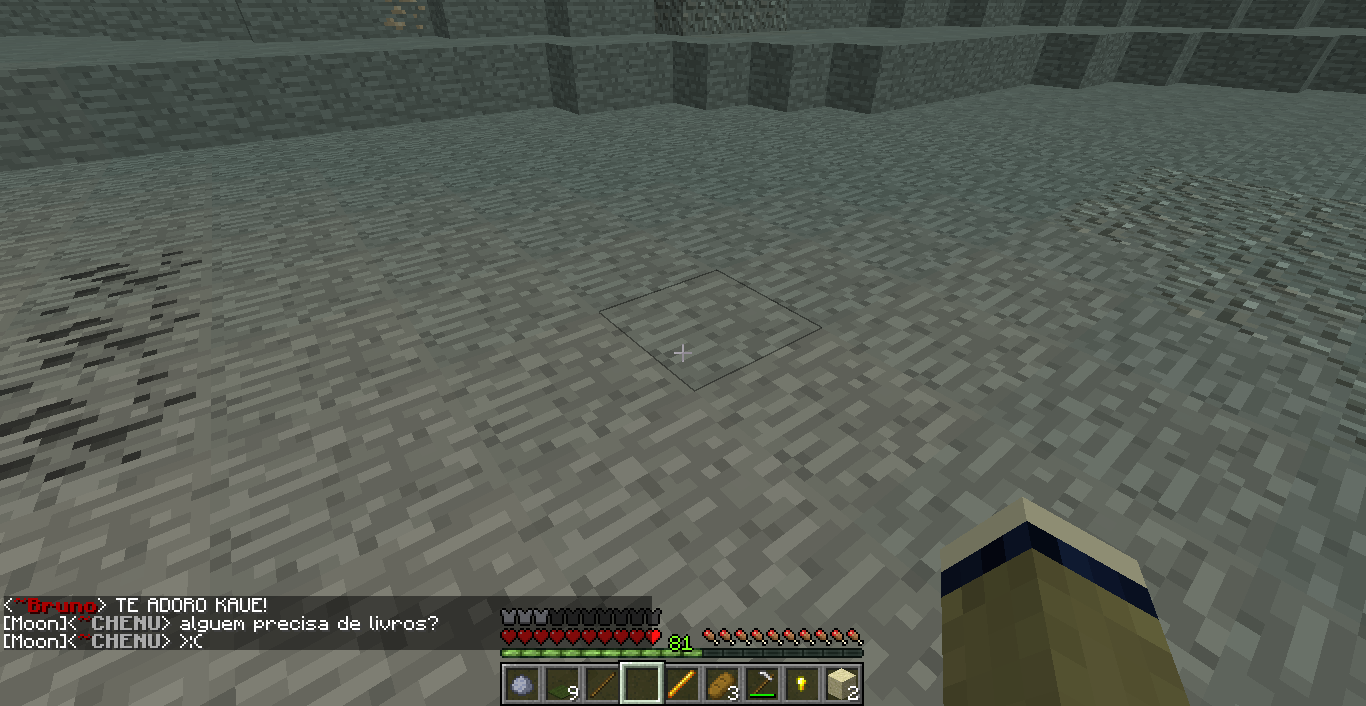Image resolution: width=1366 pixels, height=706 pixels.
Task: Pick the bread stack in the hotbar
Action: pos(722,685)
